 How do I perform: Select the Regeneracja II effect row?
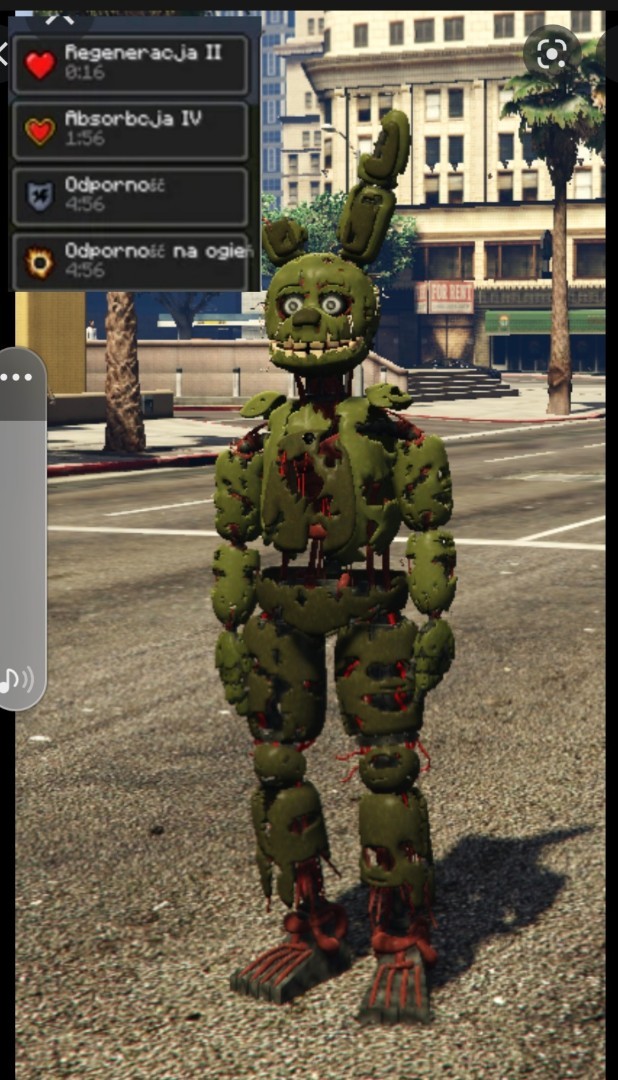[x=130, y=64]
